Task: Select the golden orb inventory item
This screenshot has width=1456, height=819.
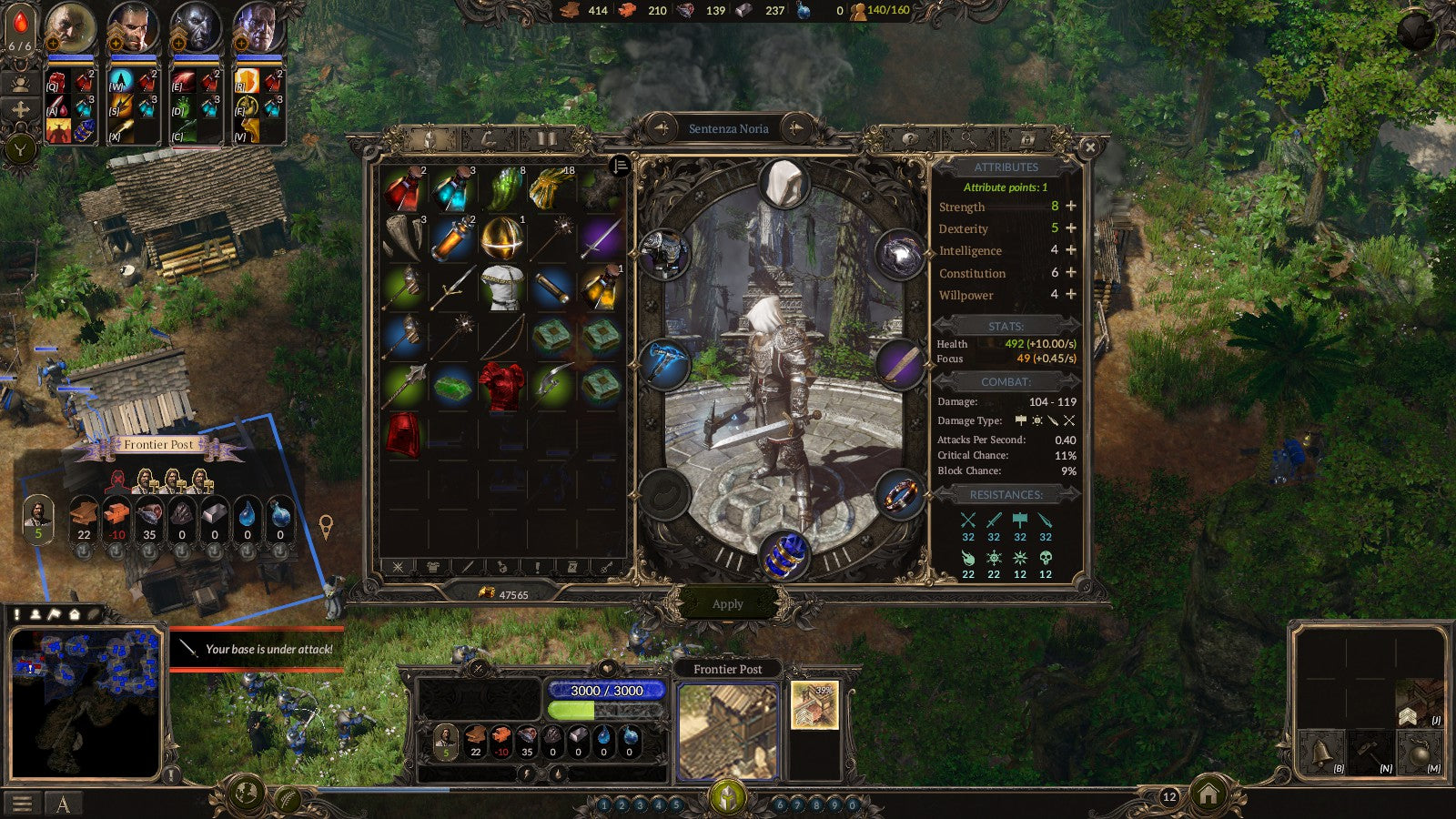Action: [x=501, y=238]
